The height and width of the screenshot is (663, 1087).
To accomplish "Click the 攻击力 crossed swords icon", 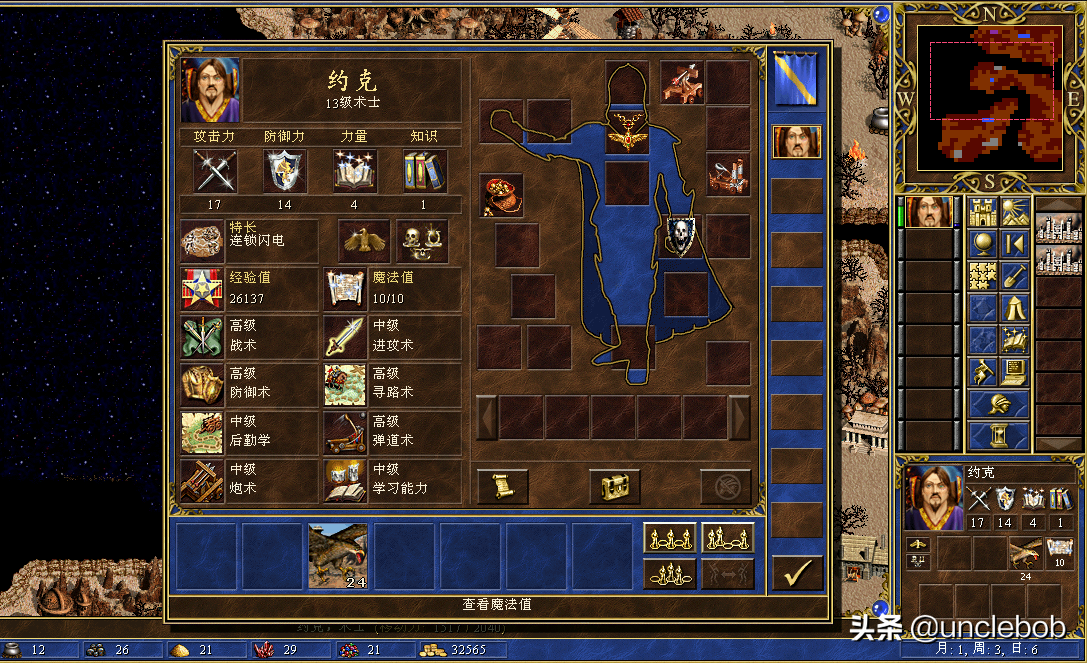I will pos(215,171).
